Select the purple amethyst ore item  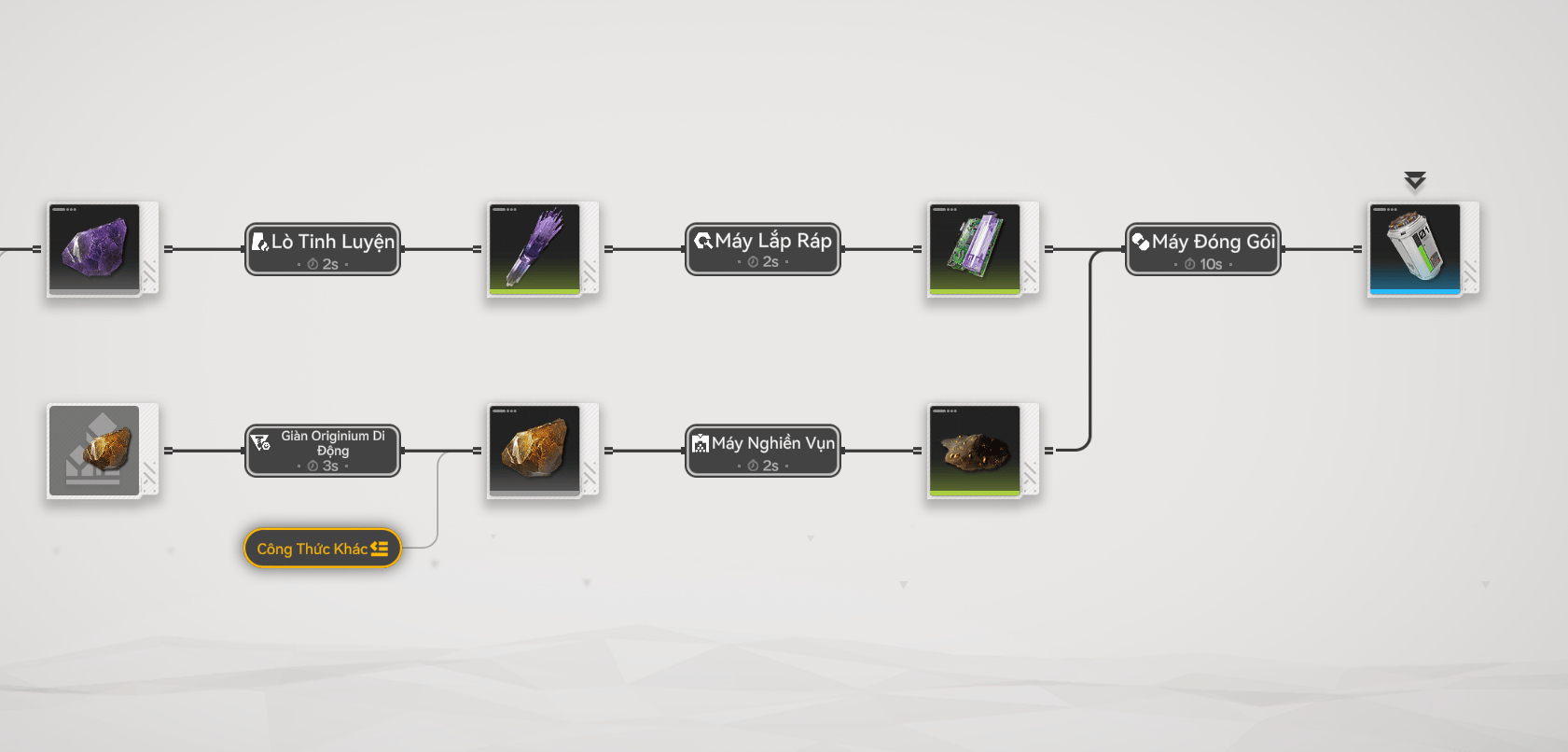pyautogui.click(x=94, y=249)
